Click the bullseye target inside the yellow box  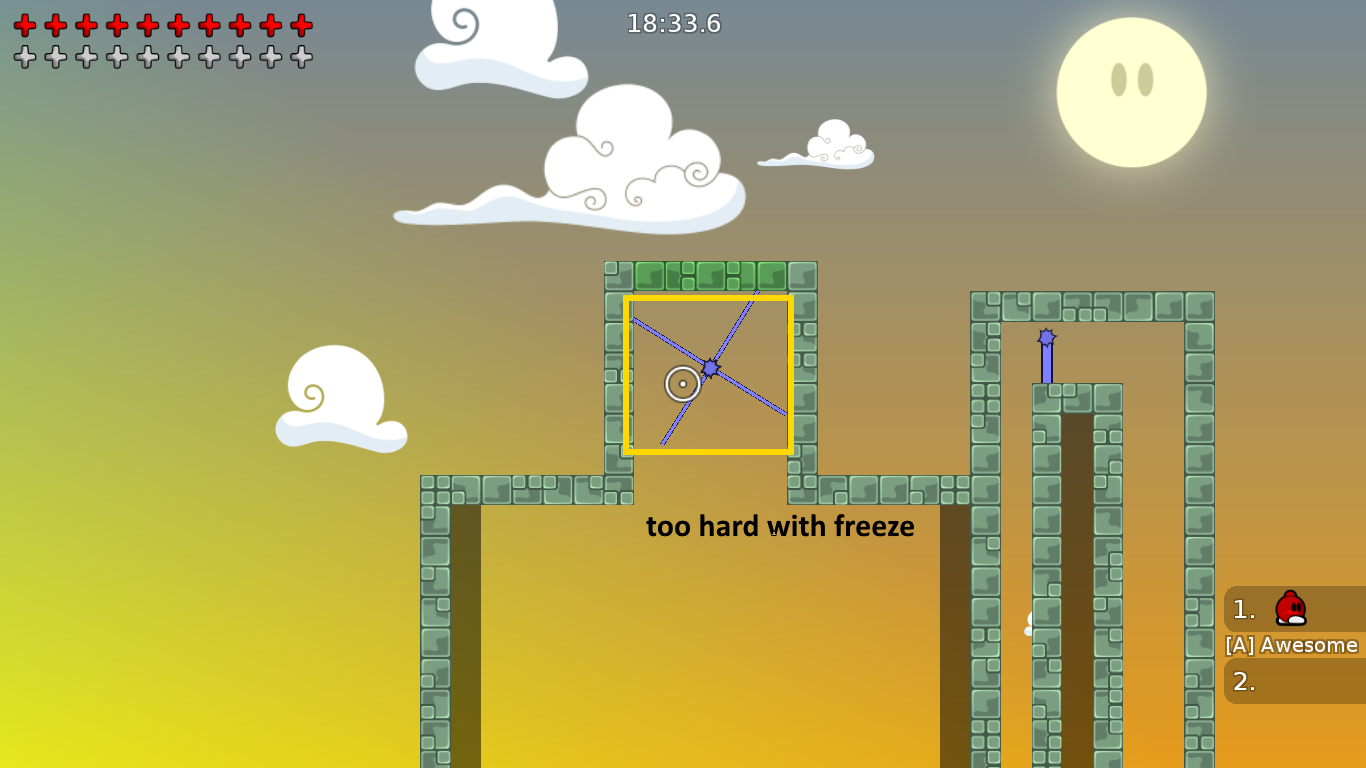click(682, 383)
